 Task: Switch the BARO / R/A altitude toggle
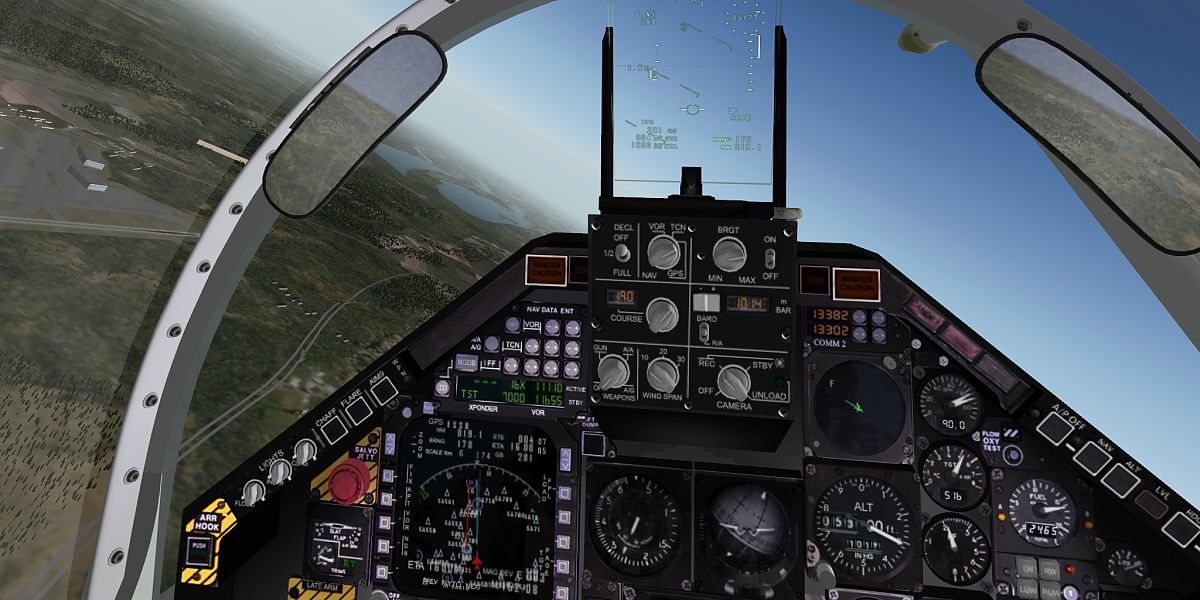click(x=707, y=328)
